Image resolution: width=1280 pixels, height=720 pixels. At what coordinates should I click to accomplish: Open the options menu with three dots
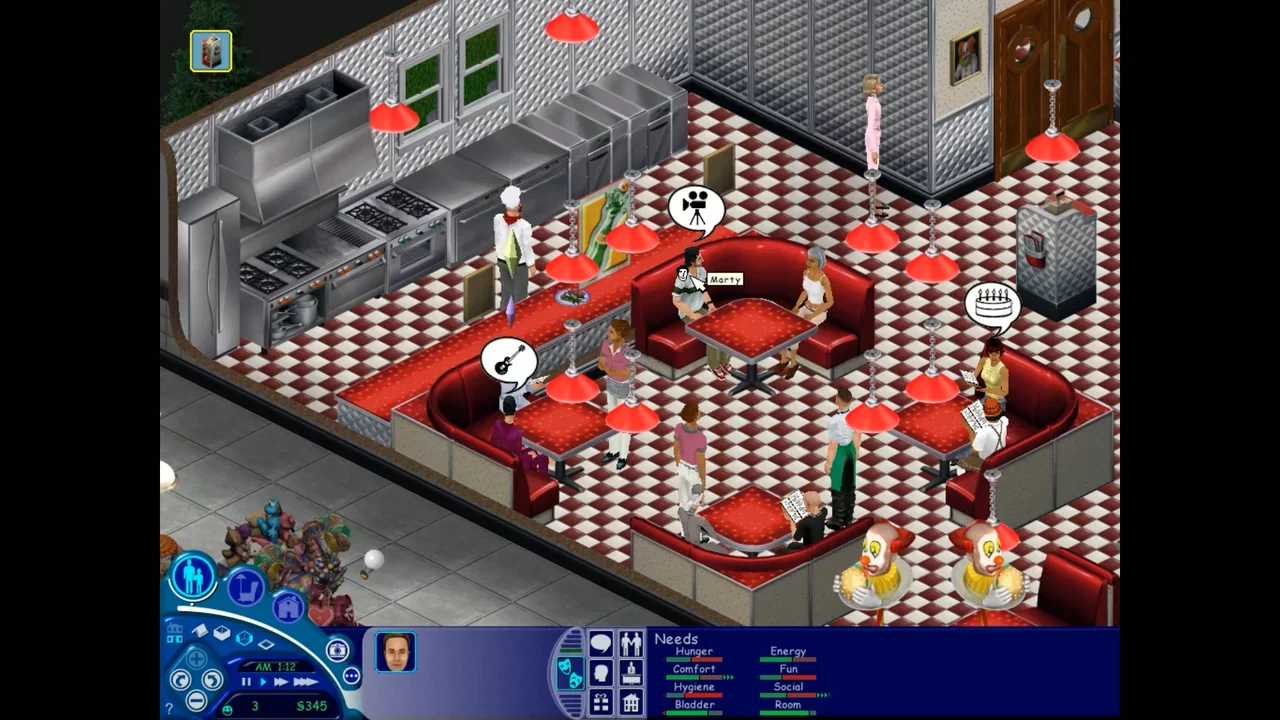[351, 676]
